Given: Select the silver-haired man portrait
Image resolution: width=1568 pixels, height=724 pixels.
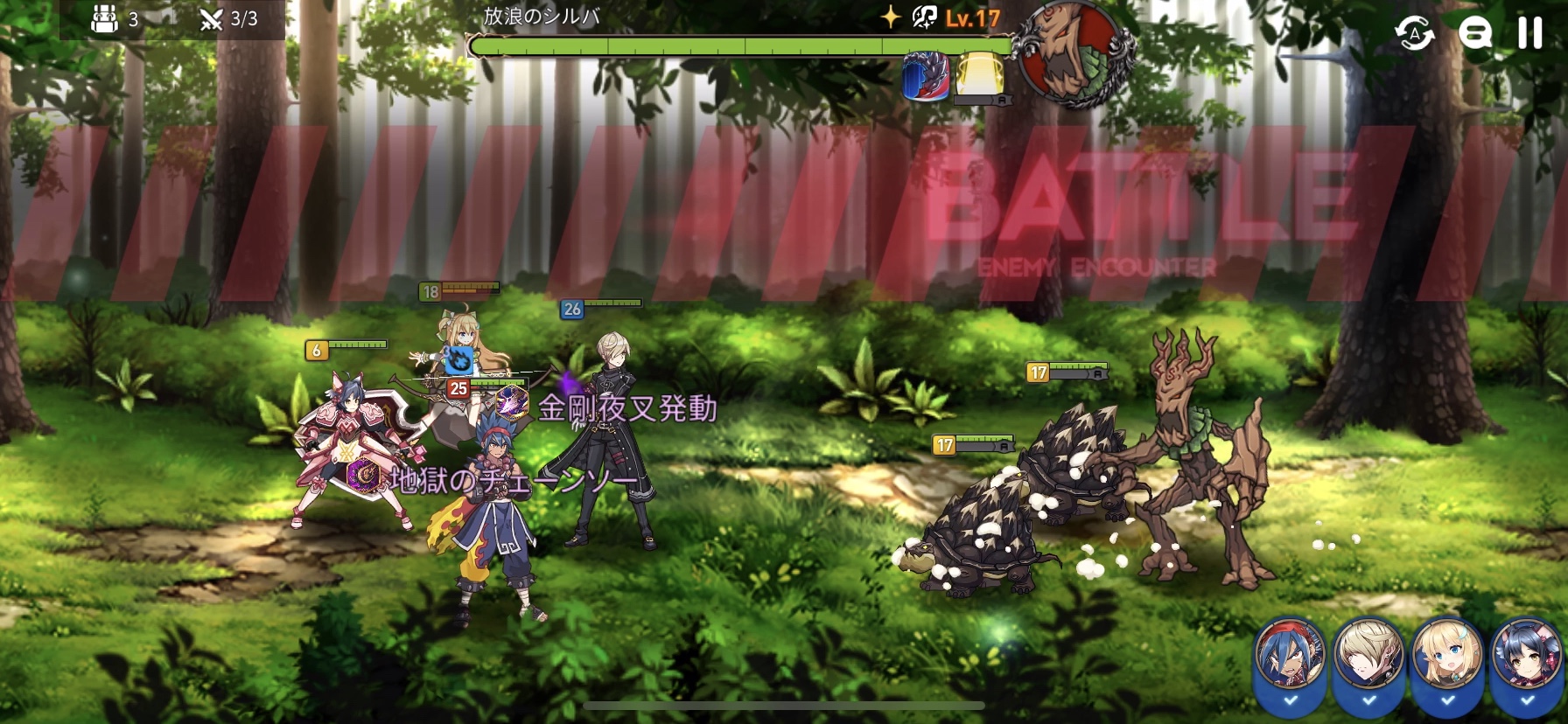Looking at the screenshot, I should coord(1368,656).
